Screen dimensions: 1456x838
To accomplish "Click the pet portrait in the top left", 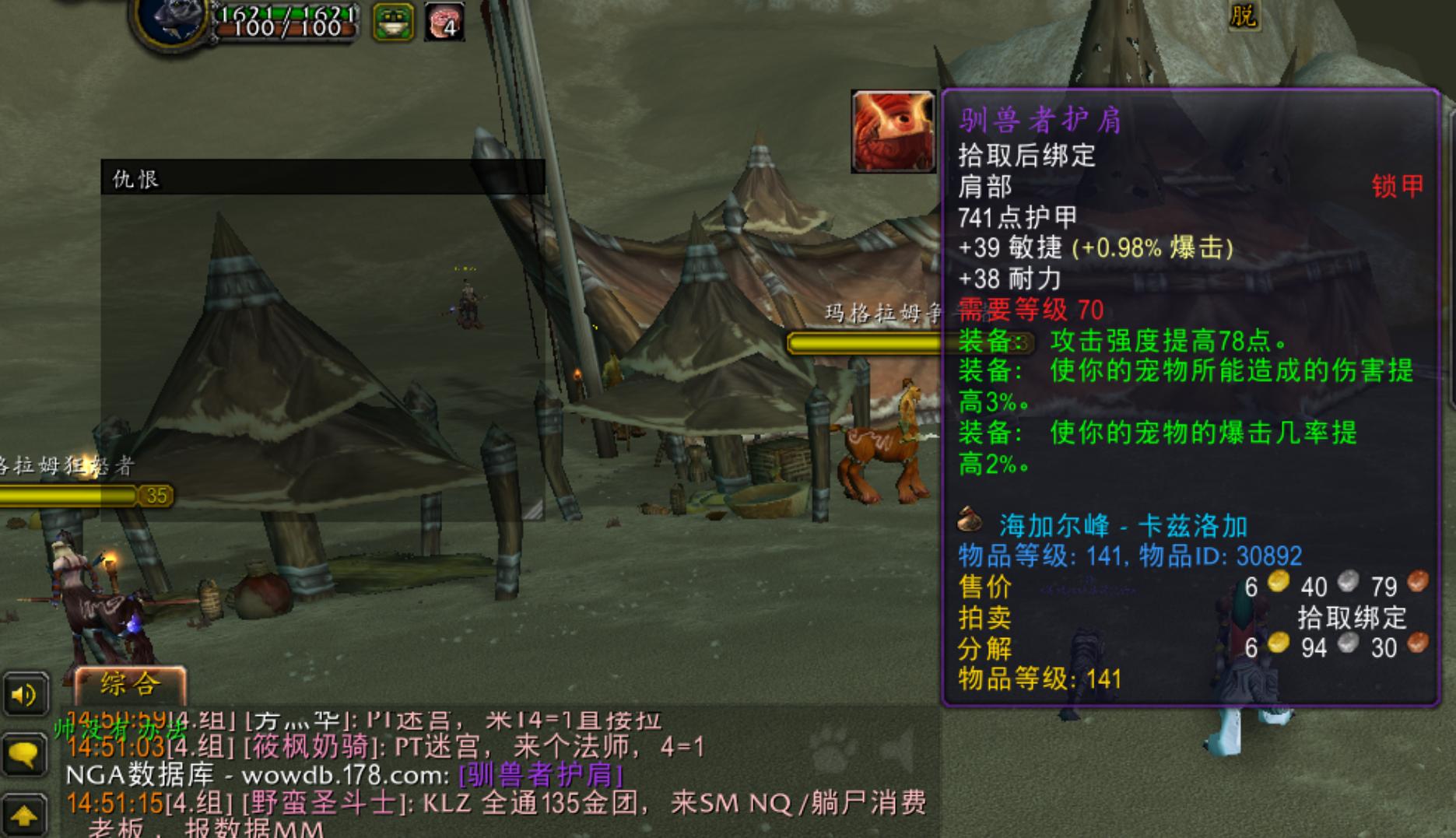I will [170, 21].
